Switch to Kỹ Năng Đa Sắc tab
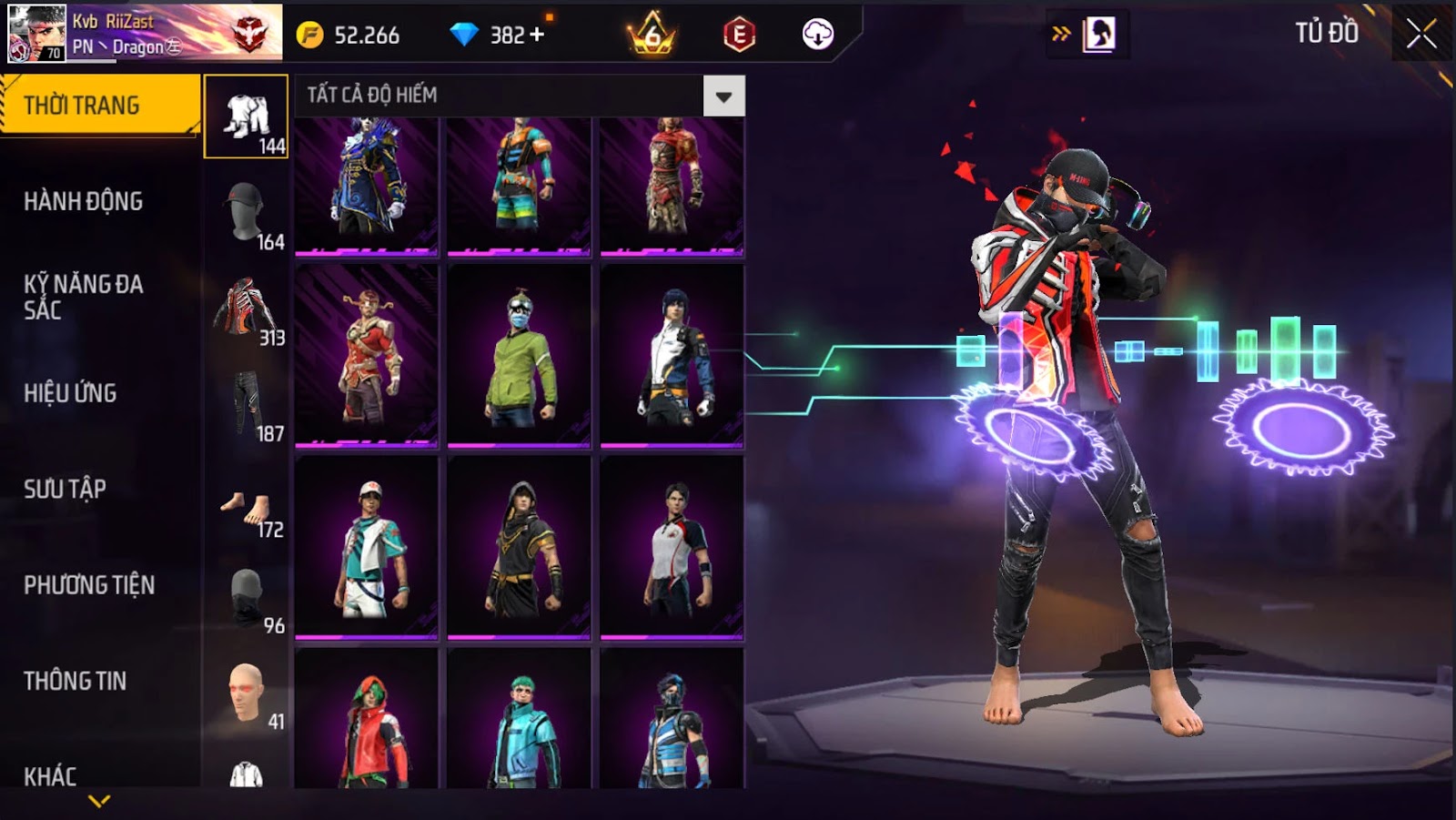 pos(84,297)
